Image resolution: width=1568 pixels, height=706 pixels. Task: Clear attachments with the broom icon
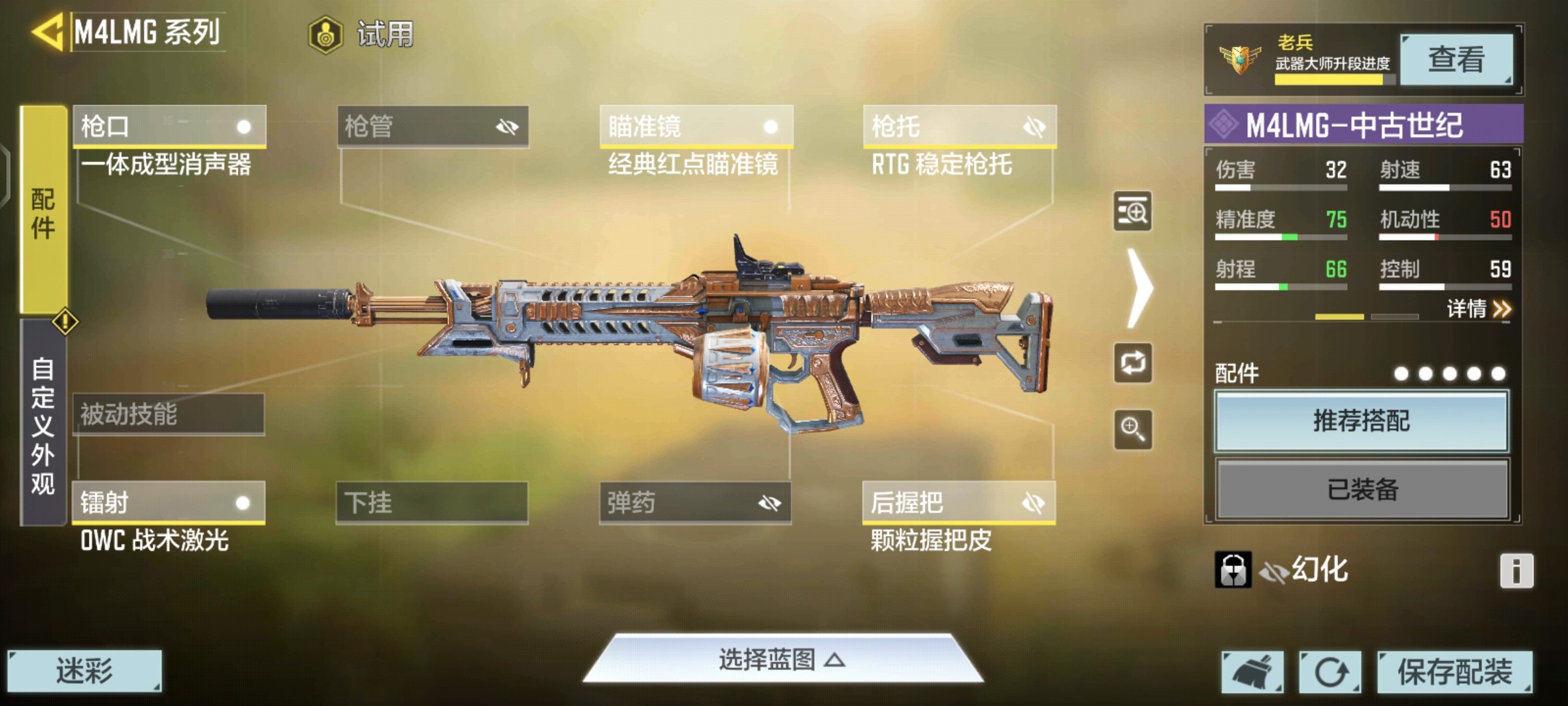point(1252,672)
